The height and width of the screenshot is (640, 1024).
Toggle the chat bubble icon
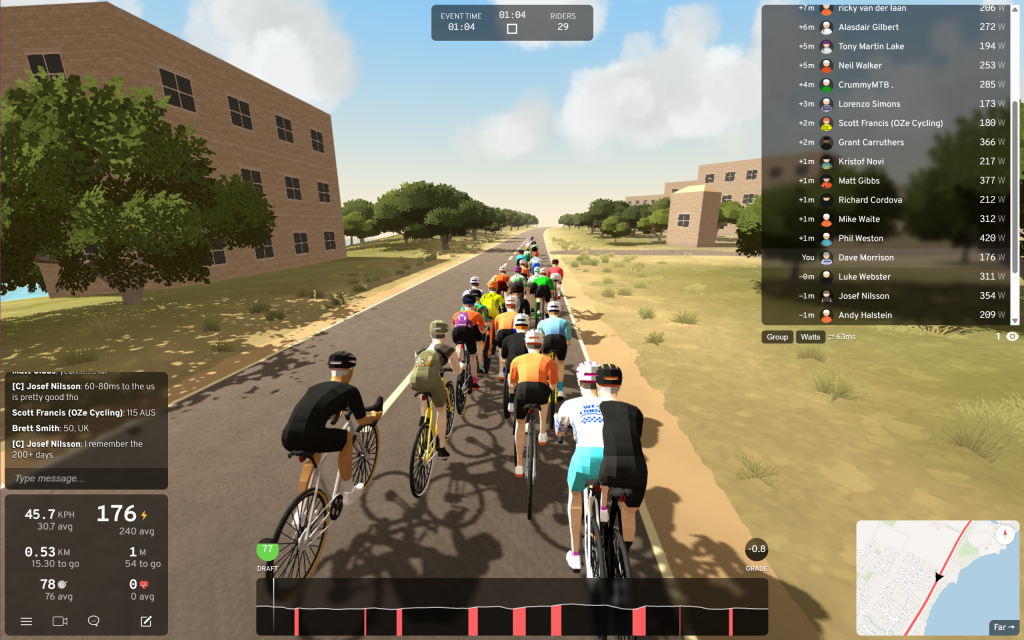pos(94,621)
